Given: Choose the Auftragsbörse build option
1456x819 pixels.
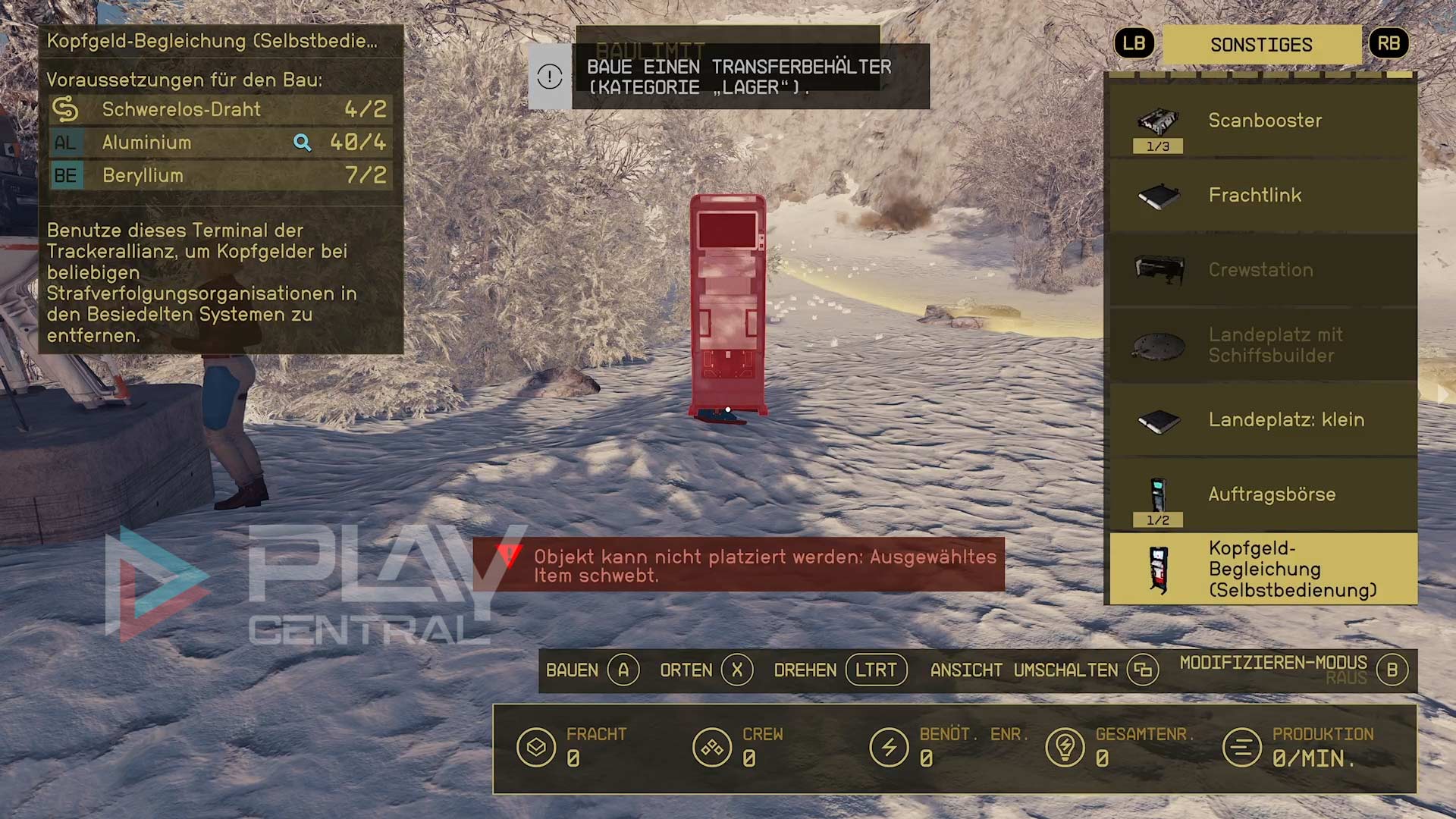Looking at the screenshot, I should coord(1263,494).
